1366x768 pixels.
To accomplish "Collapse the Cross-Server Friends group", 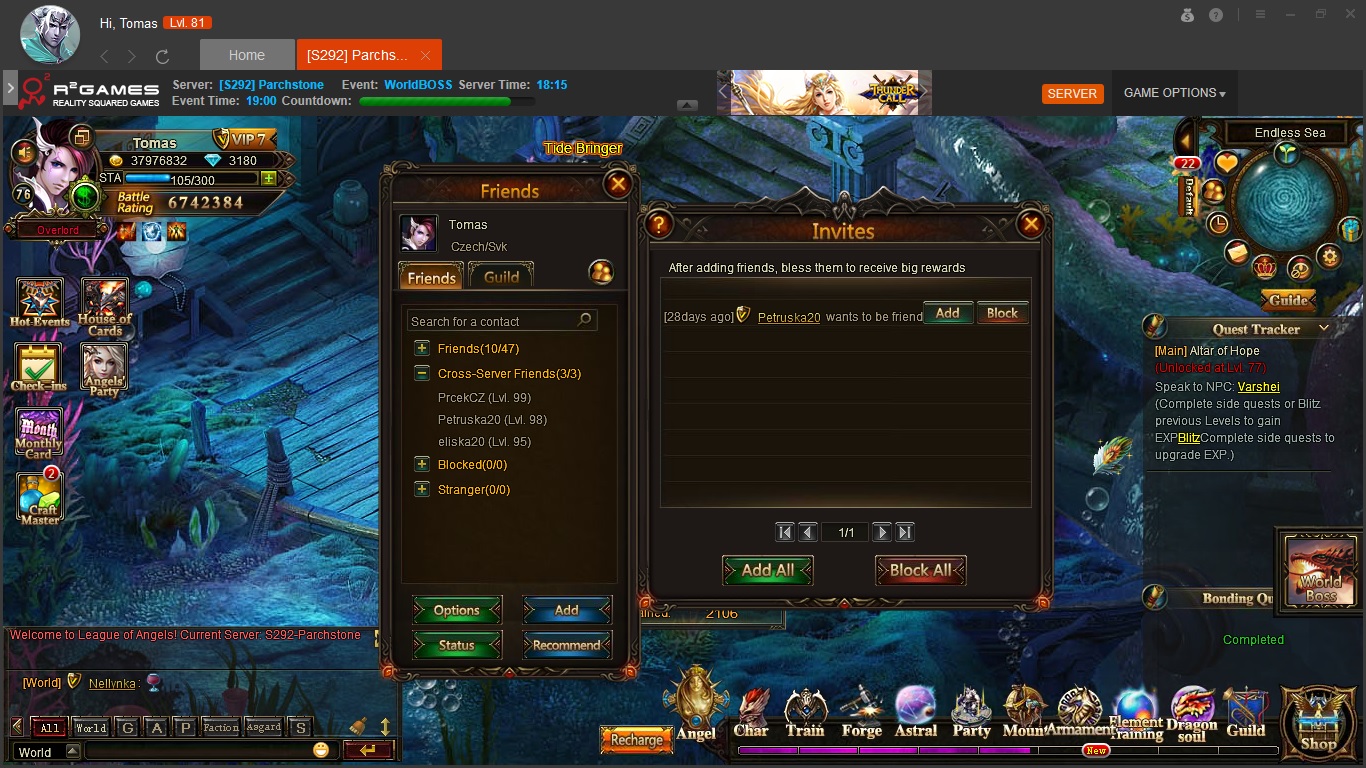I will tap(422, 374).
